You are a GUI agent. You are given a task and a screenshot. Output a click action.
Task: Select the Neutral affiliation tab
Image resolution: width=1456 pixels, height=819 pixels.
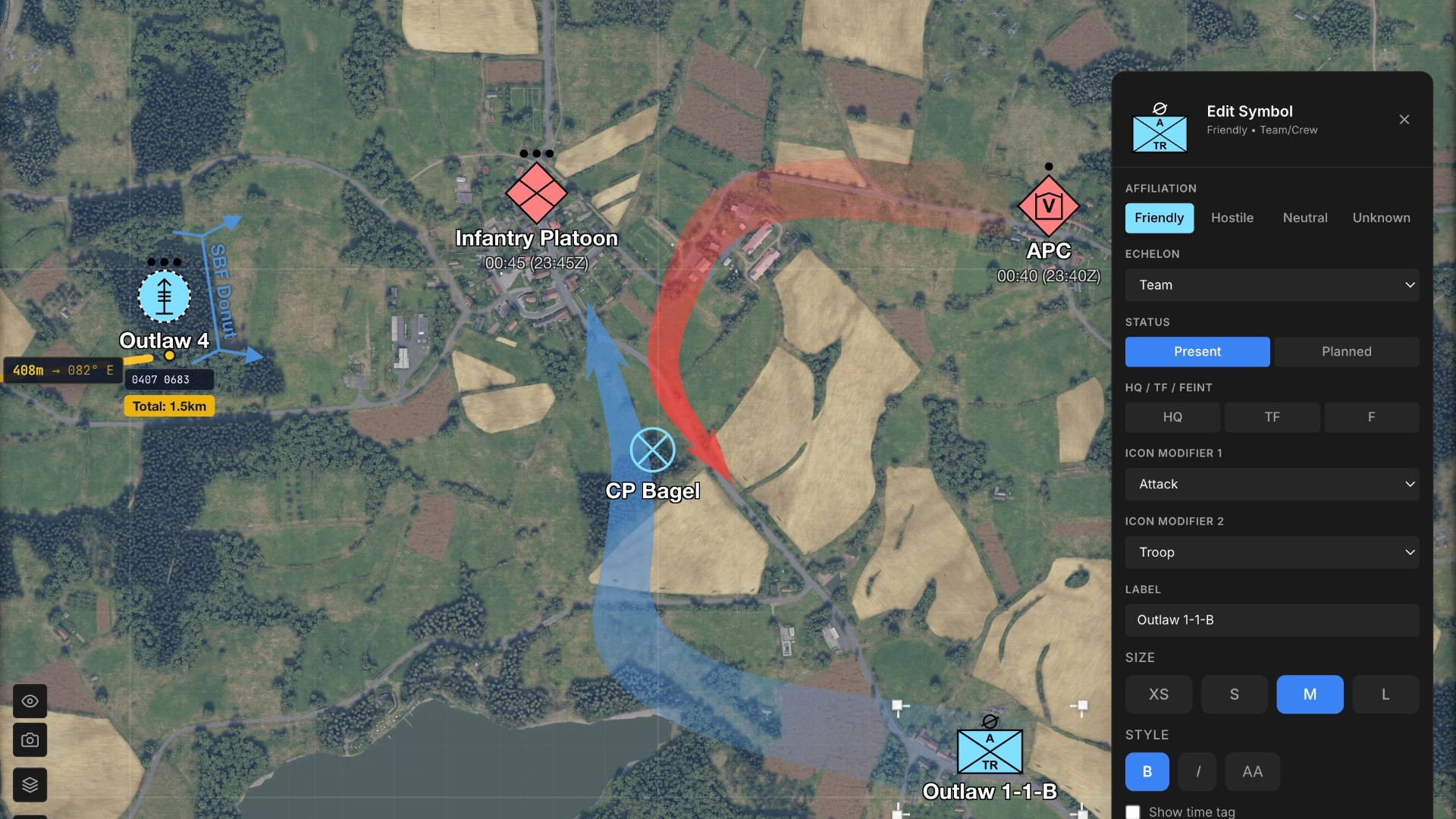[x=1305, y=218]
